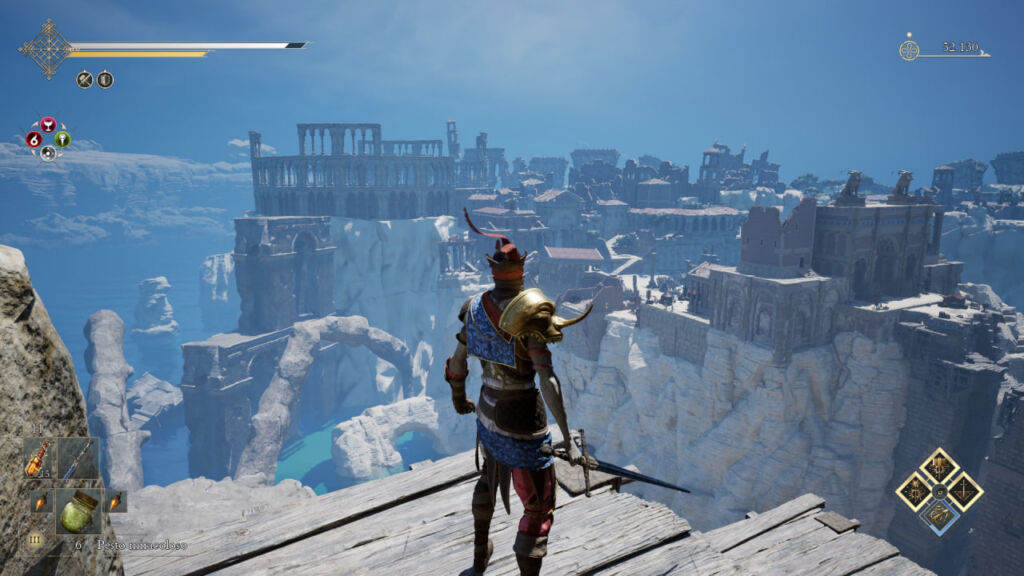The image size is (1024, 576).
Task: Click the green icon in the round wheel
Action: click(x=62, y=139)
